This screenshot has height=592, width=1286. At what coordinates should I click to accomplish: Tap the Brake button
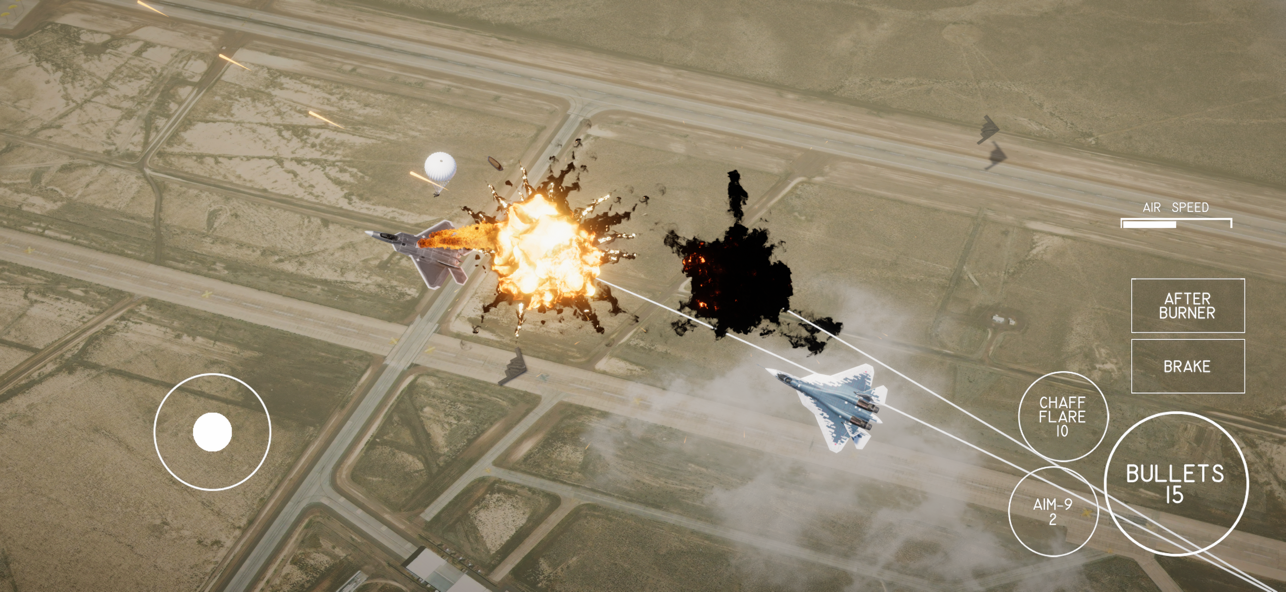[1187, 366]
